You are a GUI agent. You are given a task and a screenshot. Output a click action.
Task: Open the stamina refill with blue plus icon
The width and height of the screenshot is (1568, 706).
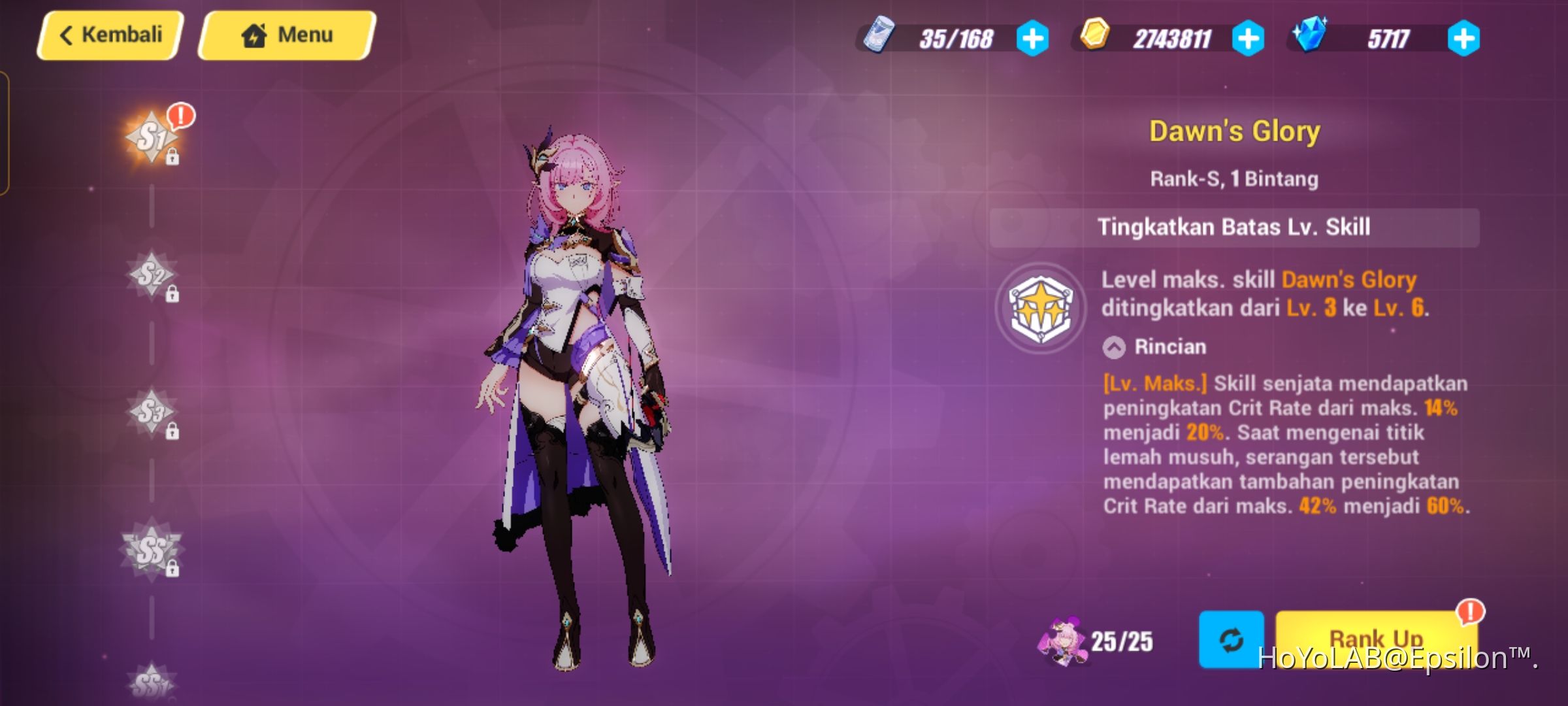[x=1033, y=39]
